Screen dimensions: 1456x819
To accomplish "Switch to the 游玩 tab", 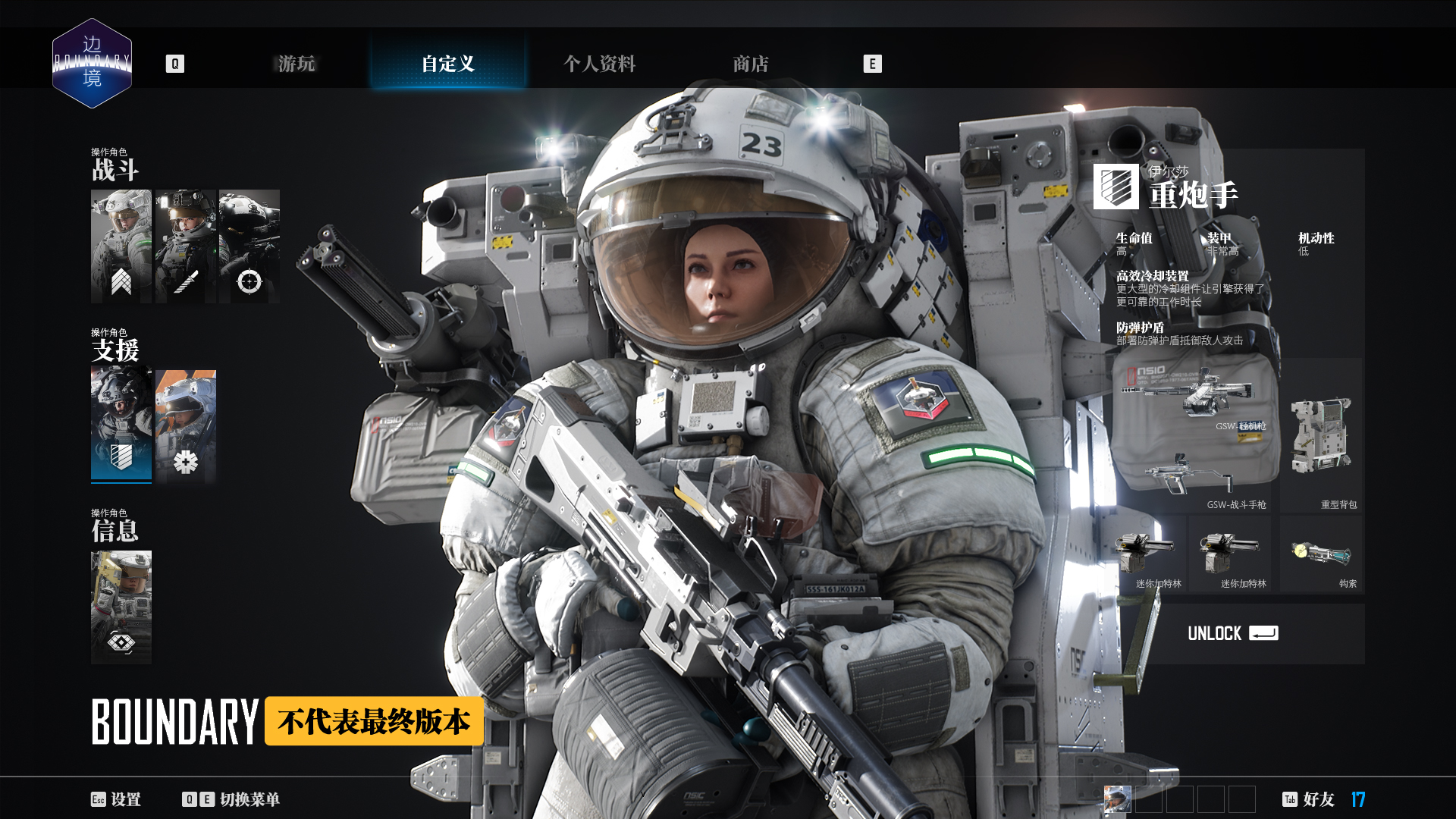I will (297, 64).
